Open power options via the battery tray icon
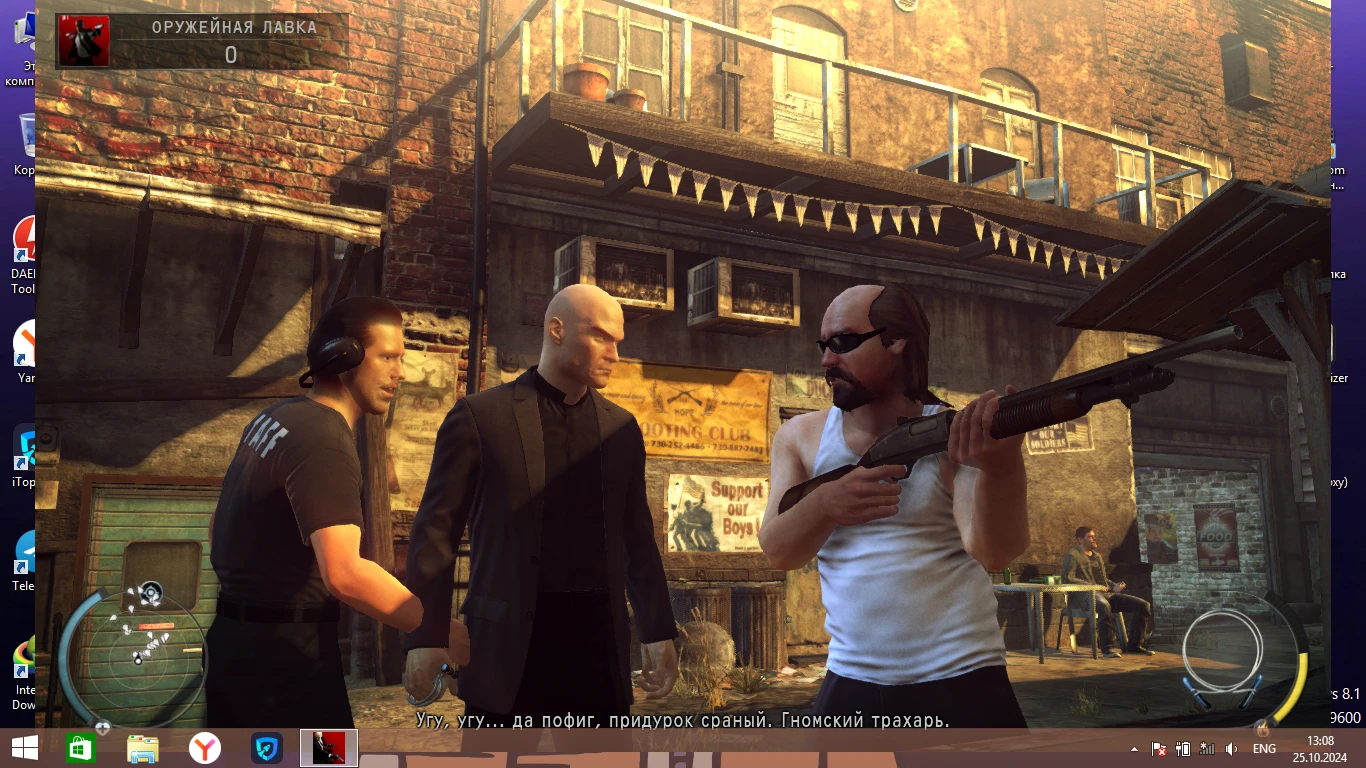1366x768 pixels. click(1183, 748)
